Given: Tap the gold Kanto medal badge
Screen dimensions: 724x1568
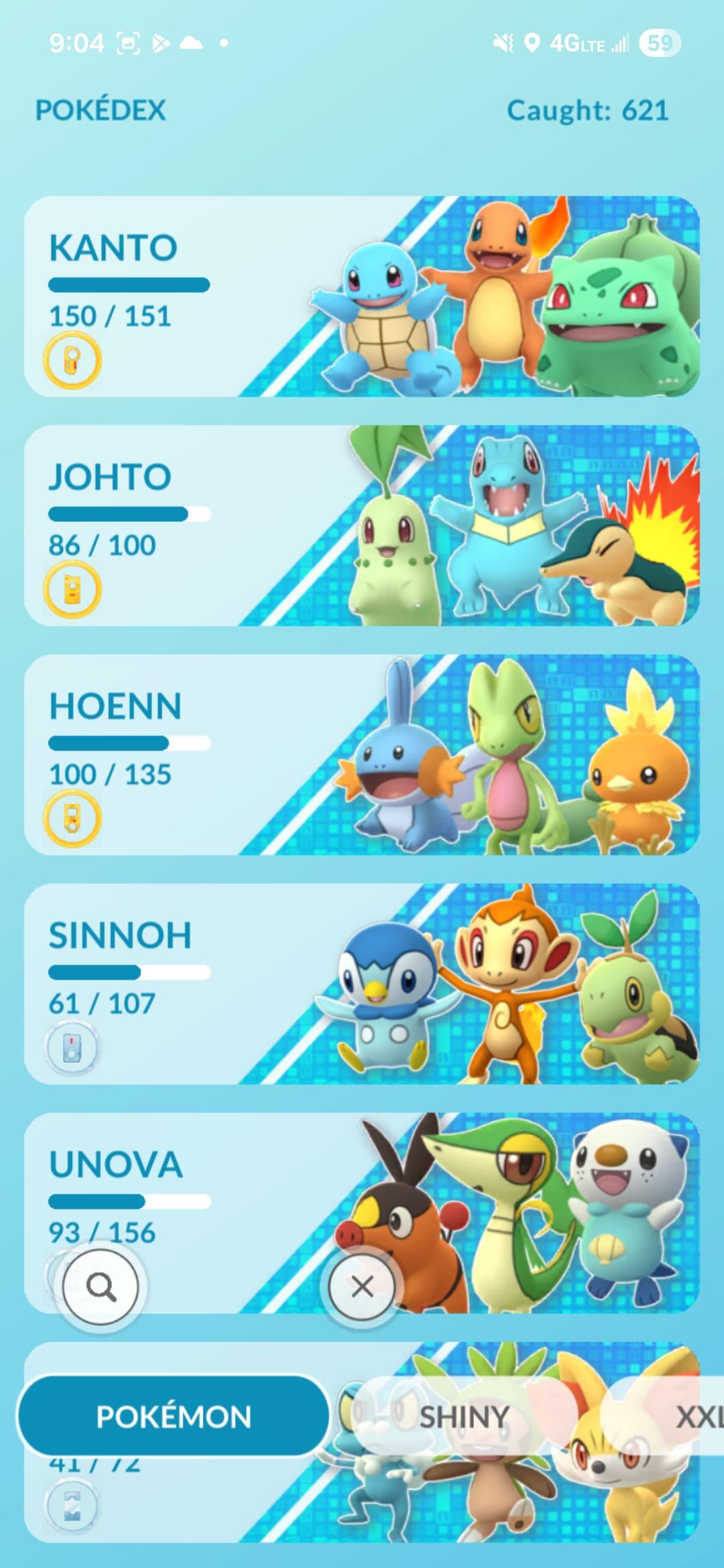Looking at the screenshot, I should tap(72, 361).
